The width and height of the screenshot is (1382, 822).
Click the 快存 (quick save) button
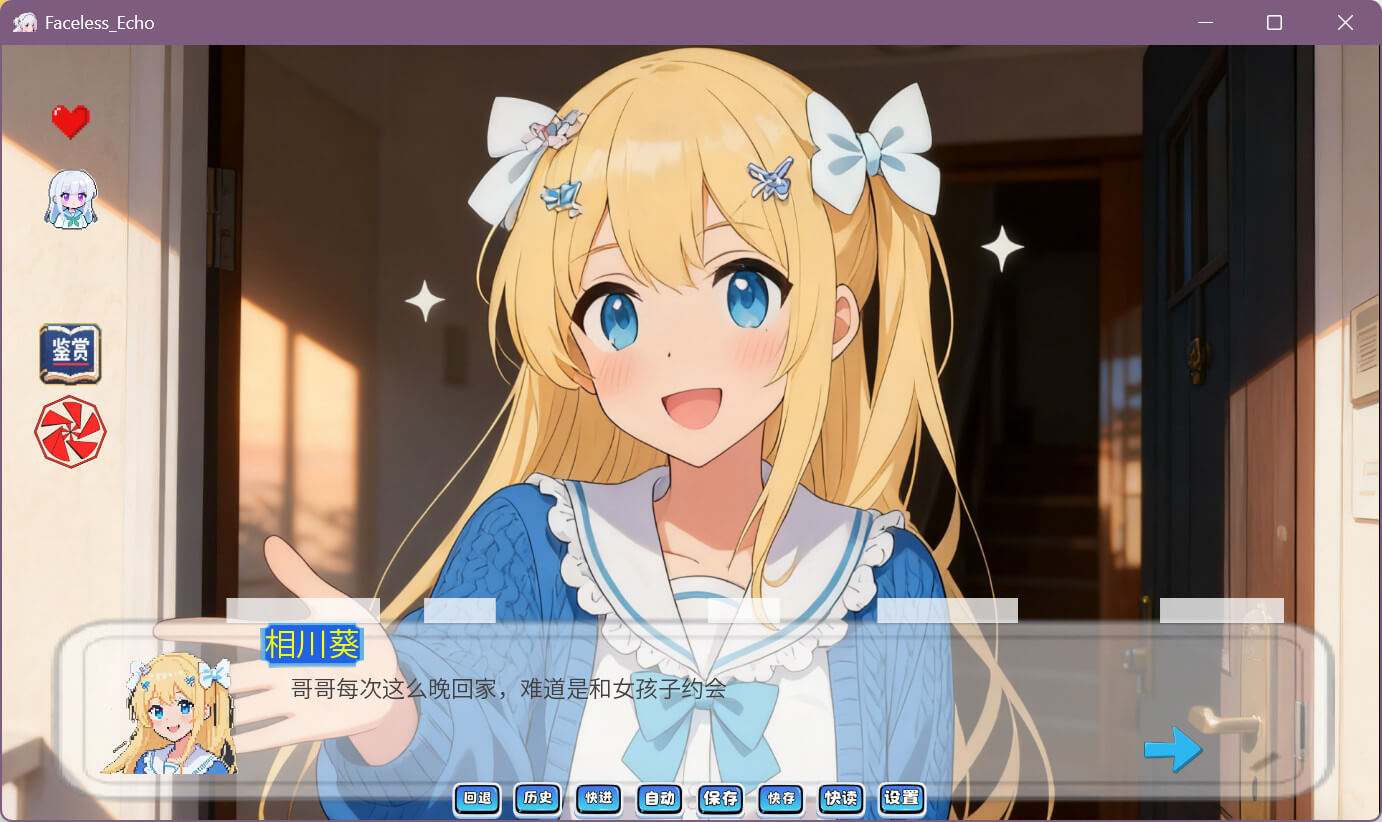tap(781, 798)
